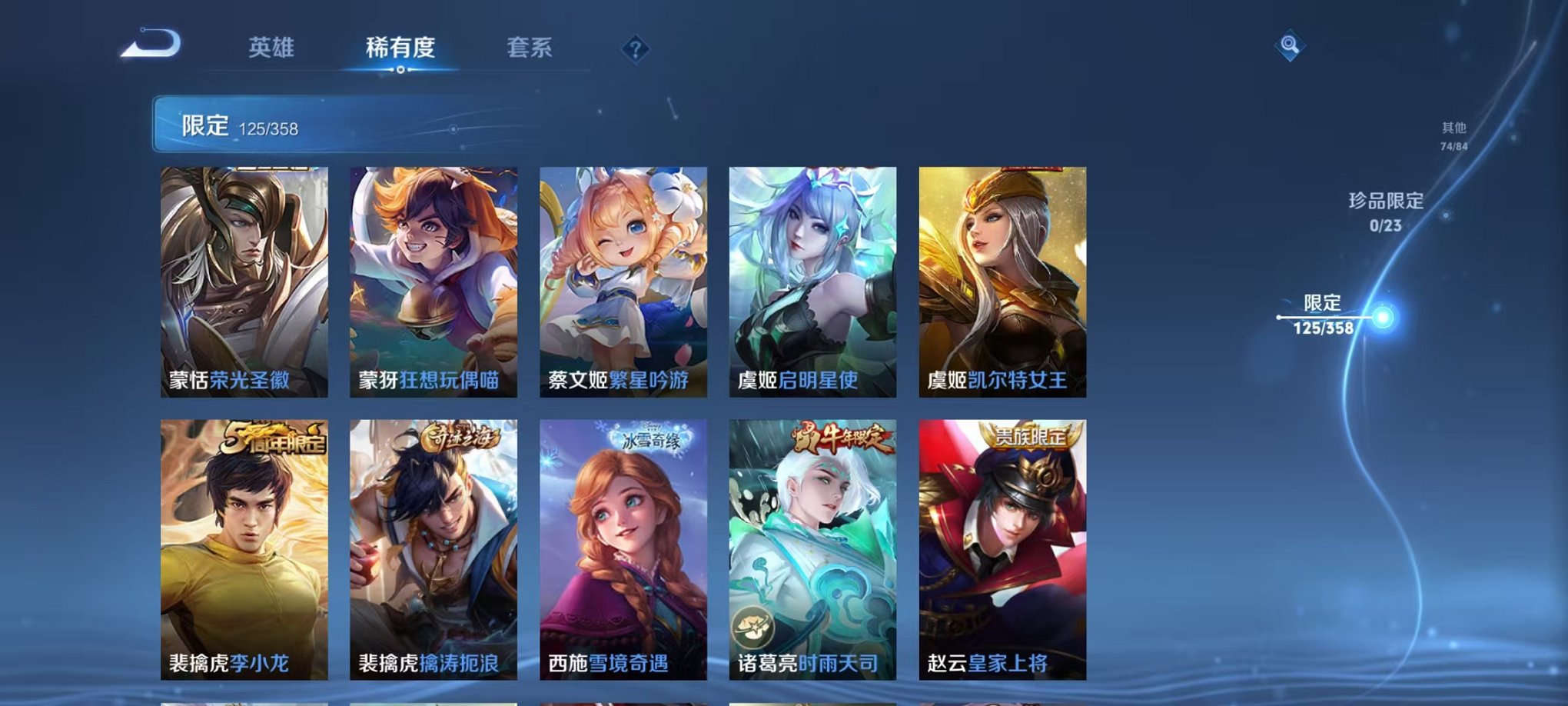Select the 稀有度 tab

point(400,46)
